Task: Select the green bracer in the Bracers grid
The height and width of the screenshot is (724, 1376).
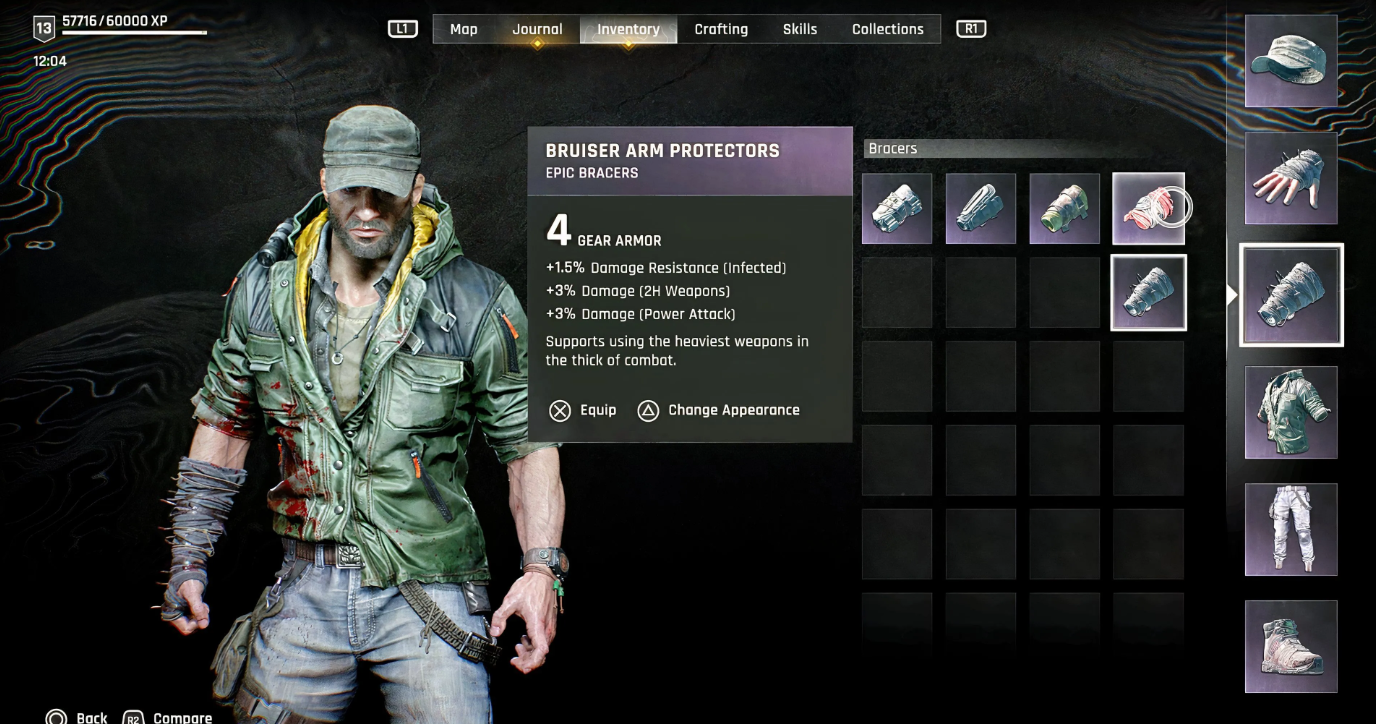Action: point(1065,209)
